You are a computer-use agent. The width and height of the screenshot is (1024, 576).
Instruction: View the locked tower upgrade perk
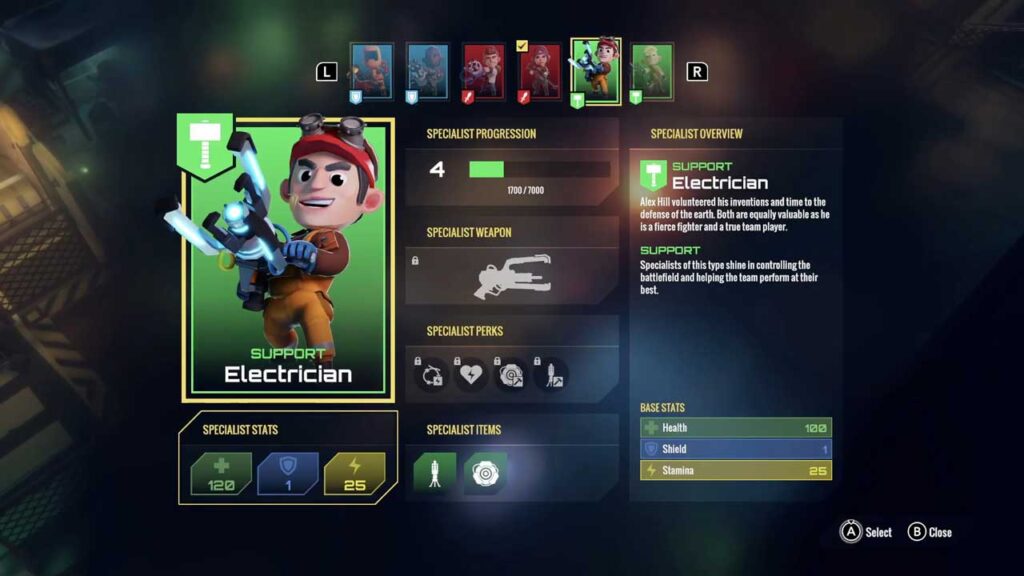[x=551, y=374]
